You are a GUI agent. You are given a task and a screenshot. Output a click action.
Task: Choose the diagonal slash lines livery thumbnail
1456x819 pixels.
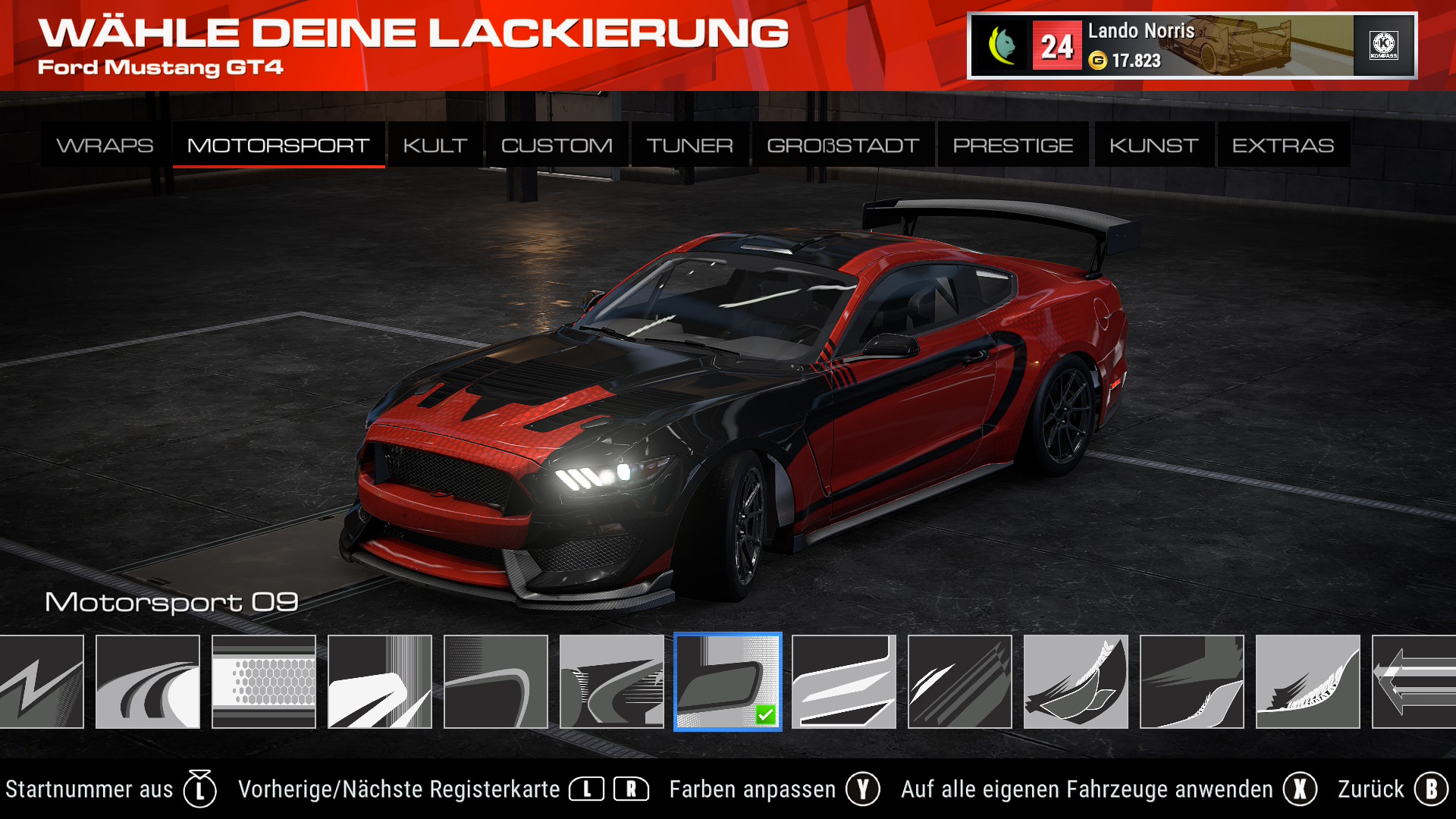click(x=959, y=682)
